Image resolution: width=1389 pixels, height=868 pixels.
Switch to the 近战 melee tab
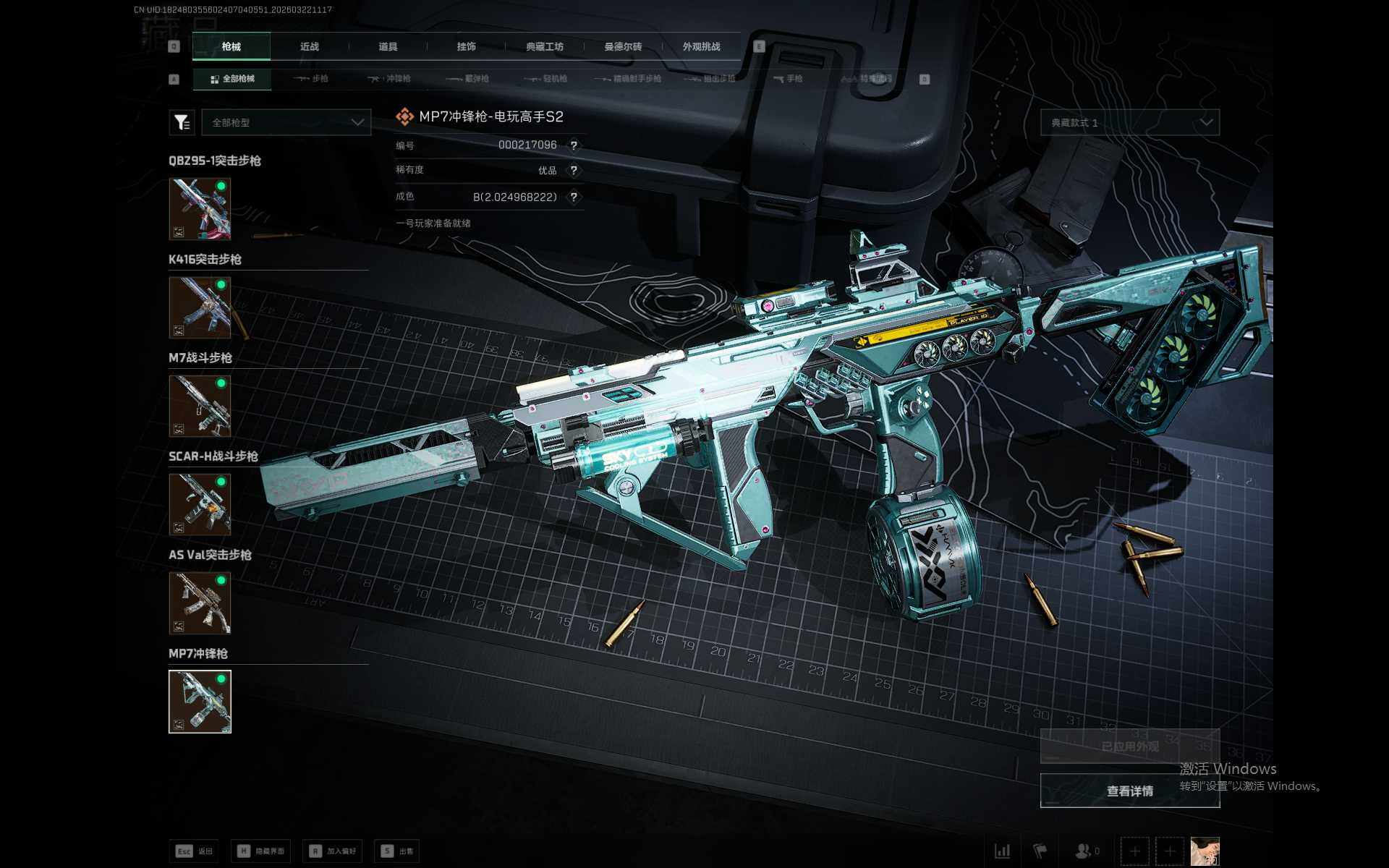point(310,46)
